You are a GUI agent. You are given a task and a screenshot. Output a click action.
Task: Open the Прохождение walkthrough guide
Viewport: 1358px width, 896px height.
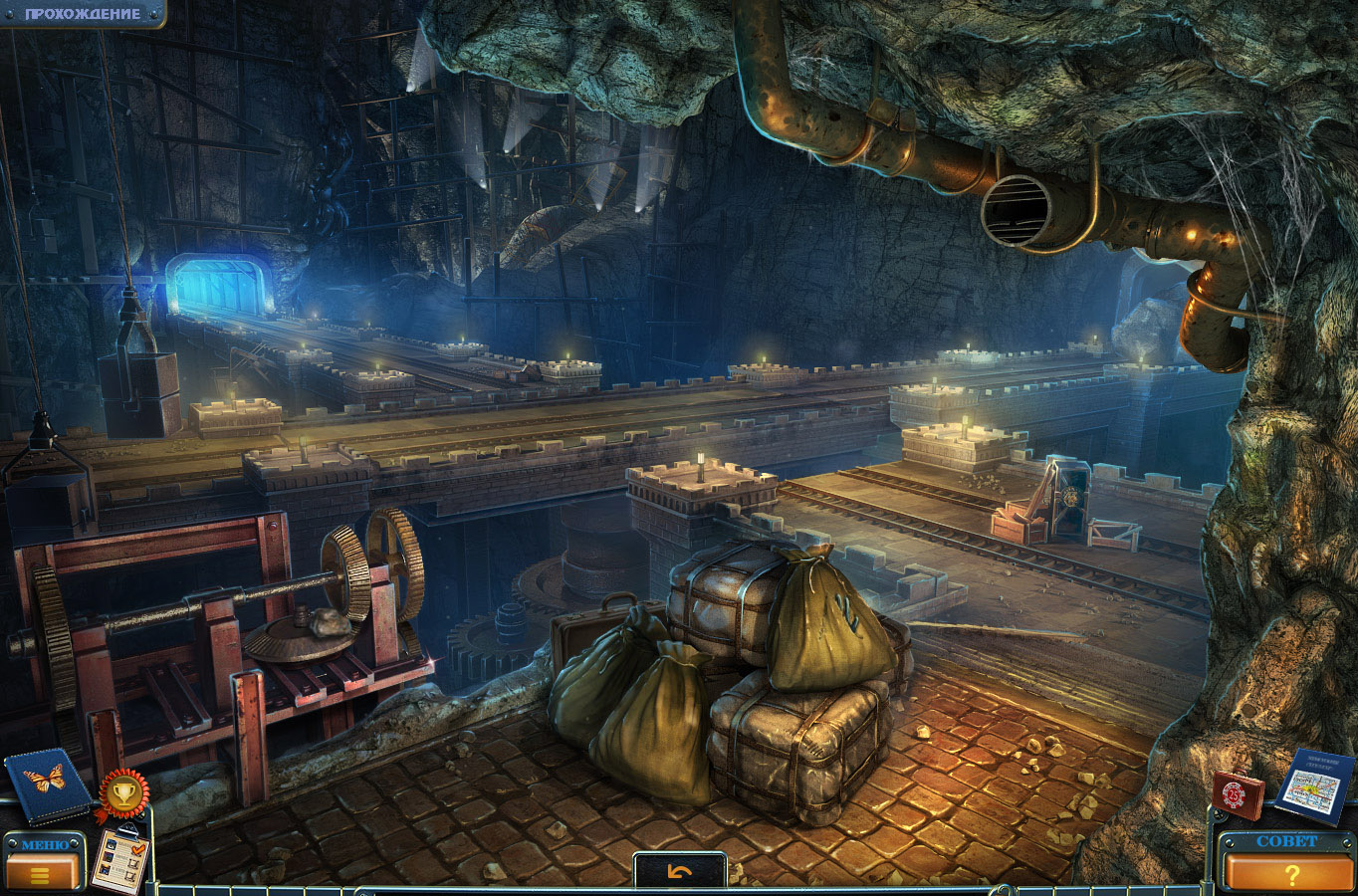[82, 14]
